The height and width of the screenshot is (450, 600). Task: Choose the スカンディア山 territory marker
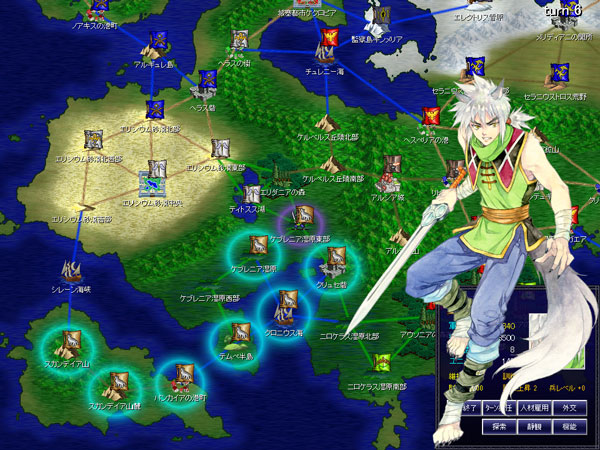[72, 341]
